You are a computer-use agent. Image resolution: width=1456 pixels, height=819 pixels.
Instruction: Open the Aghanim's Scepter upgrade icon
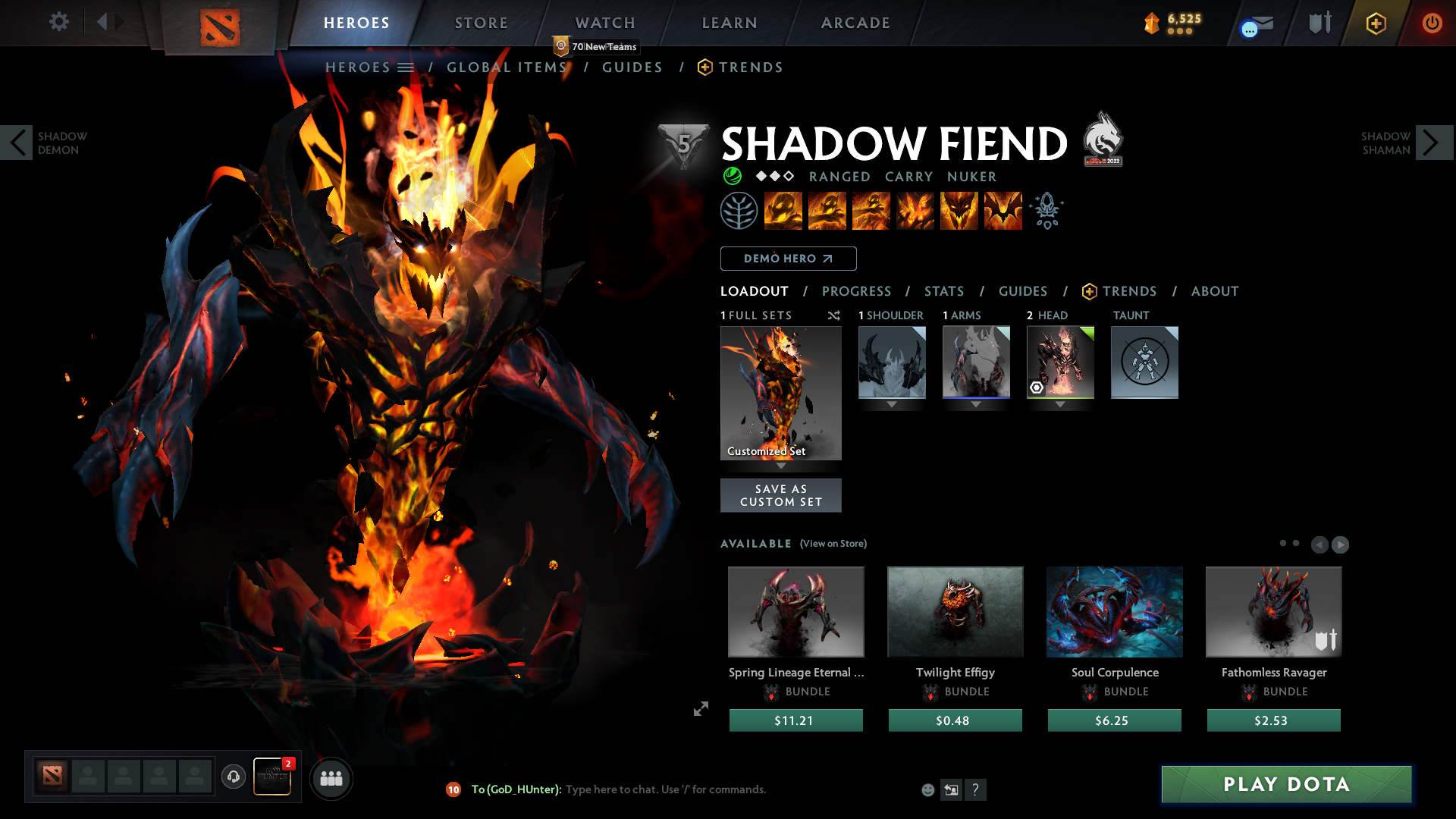tap(1047, 211)
